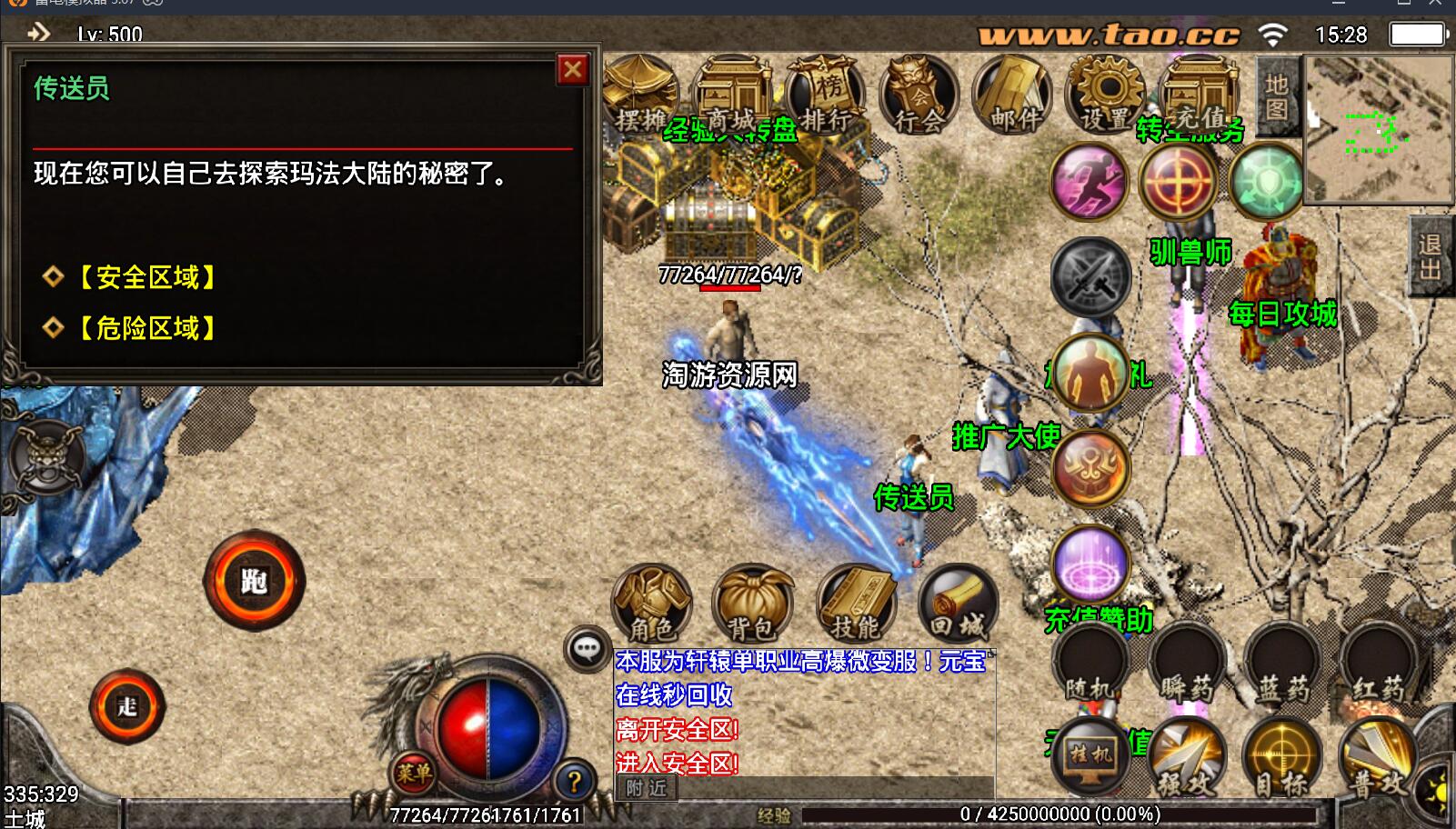This screenshot has height=829, width=1456.
Task: Close the 传送员 dialogue window
Action: [573, 70]
